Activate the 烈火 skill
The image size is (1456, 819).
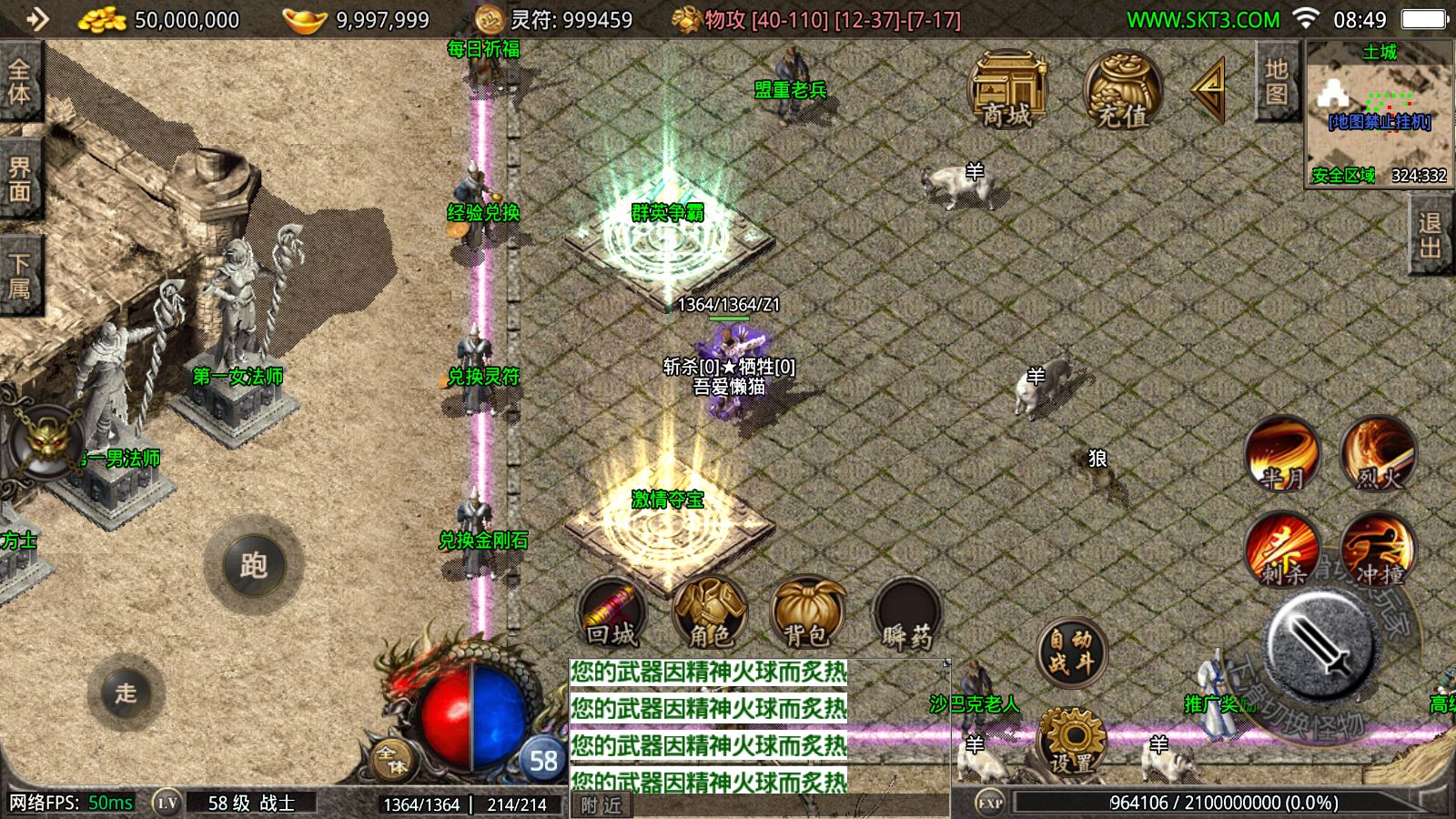pos(1379,453)
